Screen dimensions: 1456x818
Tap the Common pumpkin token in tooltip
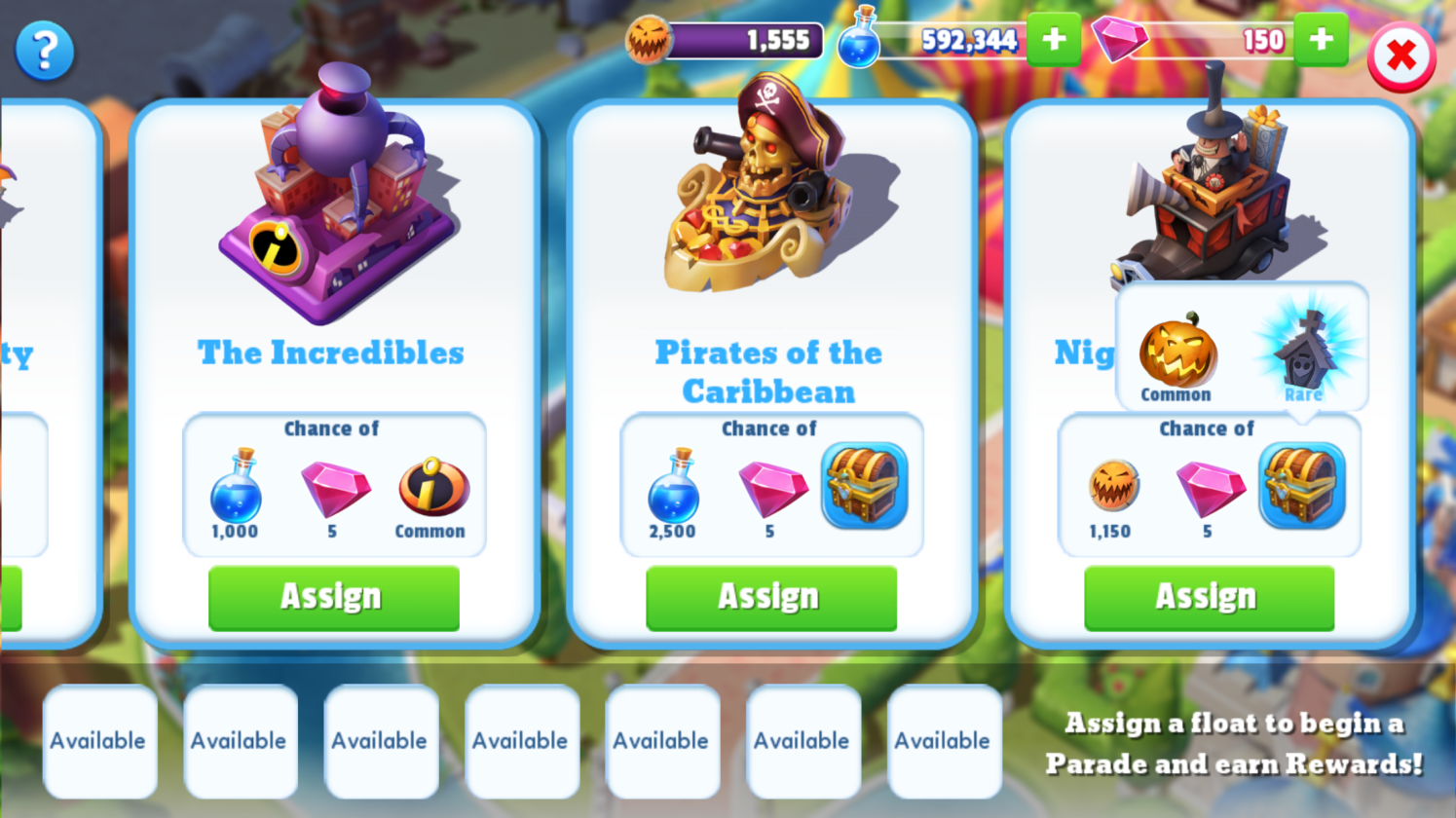click(x=1177, y=353)
